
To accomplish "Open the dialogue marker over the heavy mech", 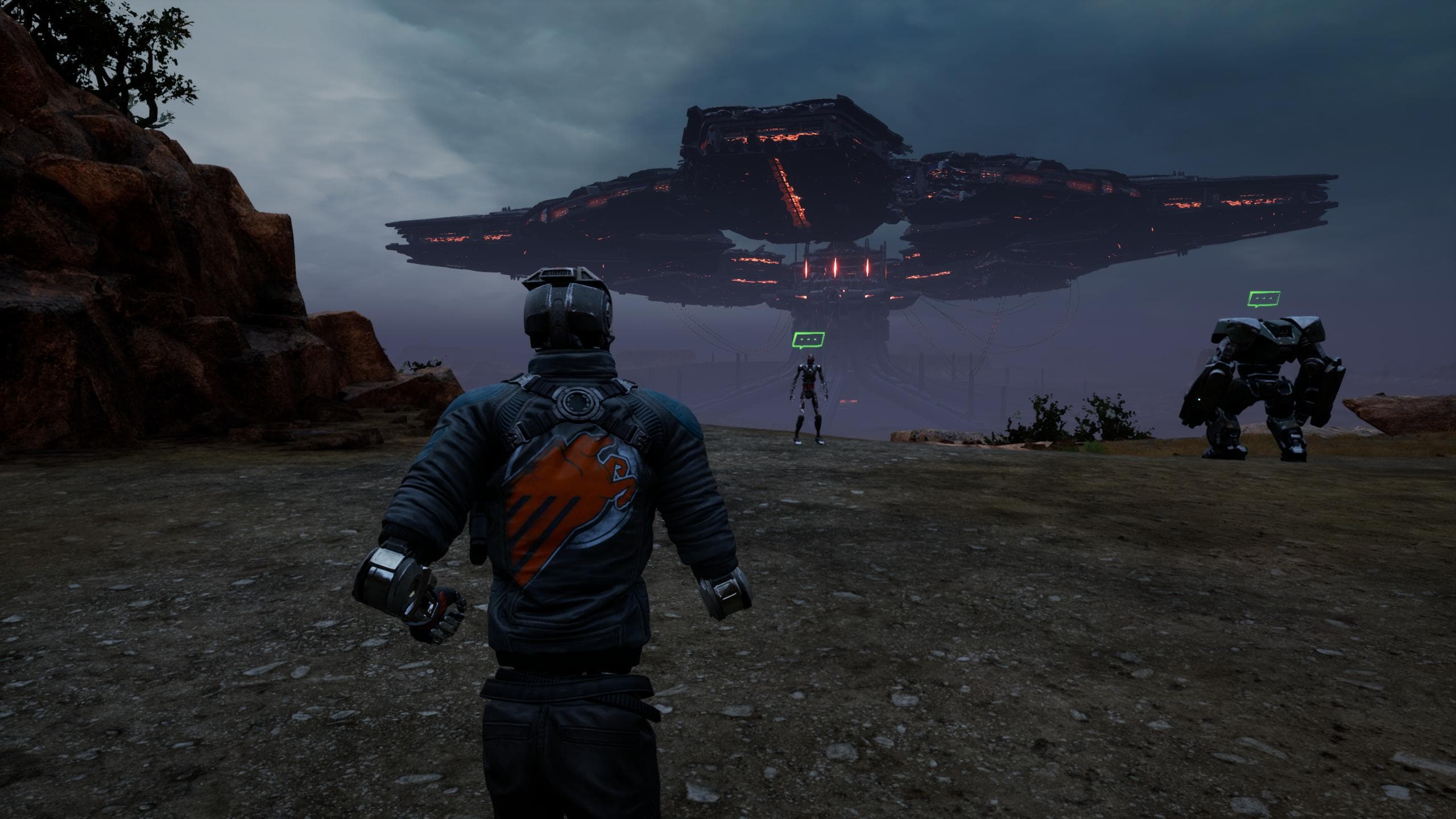I will [1263, 298].
